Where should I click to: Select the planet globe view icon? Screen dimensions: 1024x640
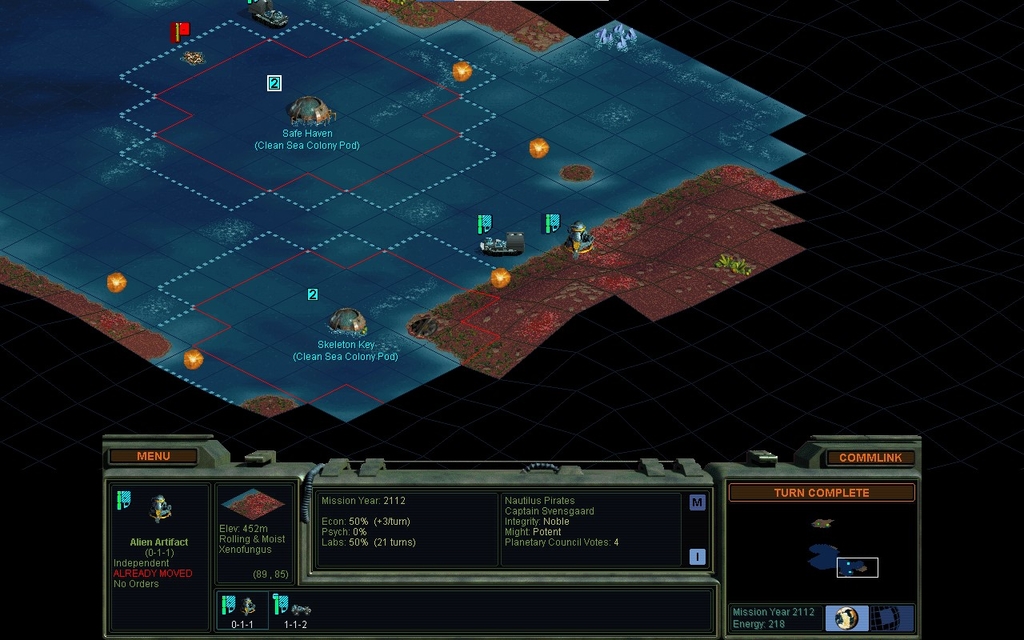[846, 618]
